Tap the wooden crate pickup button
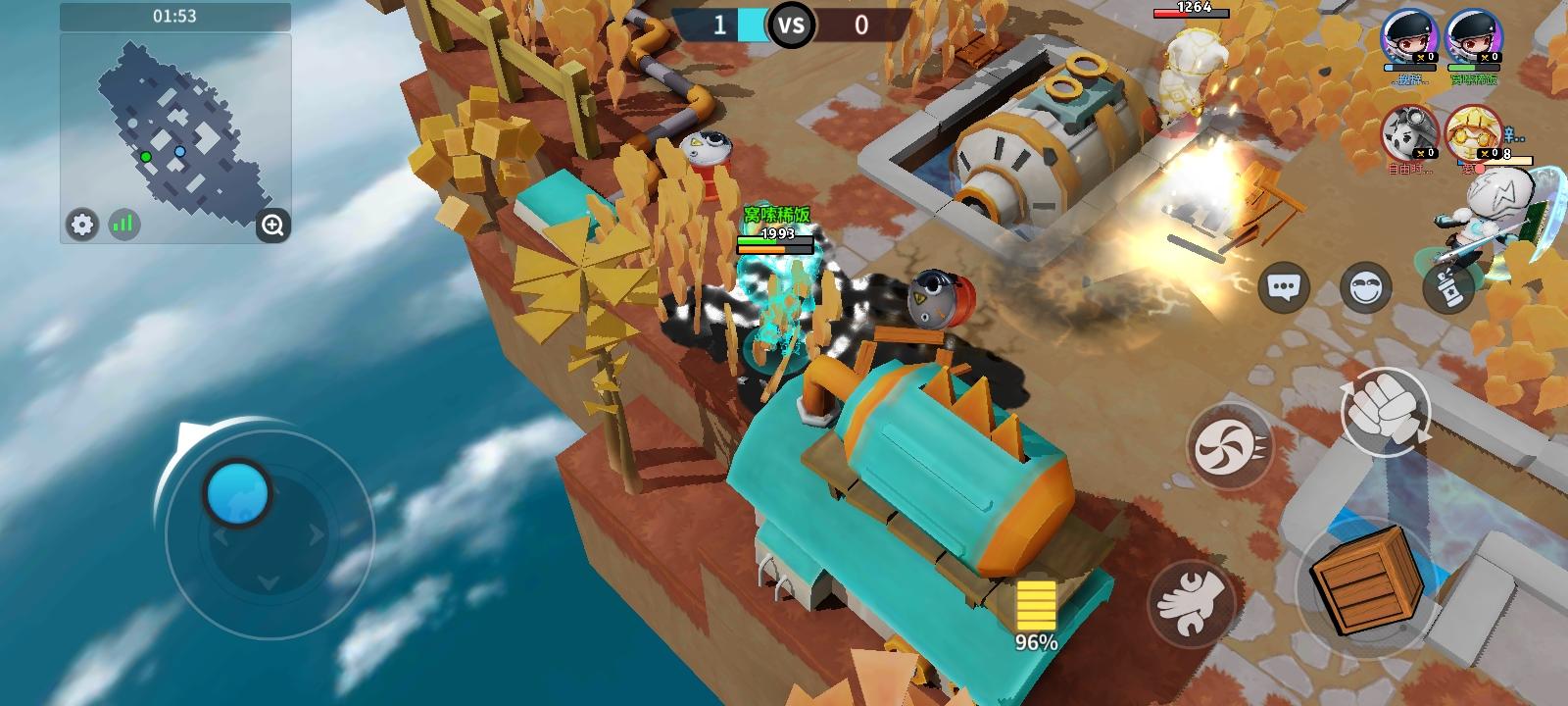This screenshot has width=1568, height=706. [1366, 582]
